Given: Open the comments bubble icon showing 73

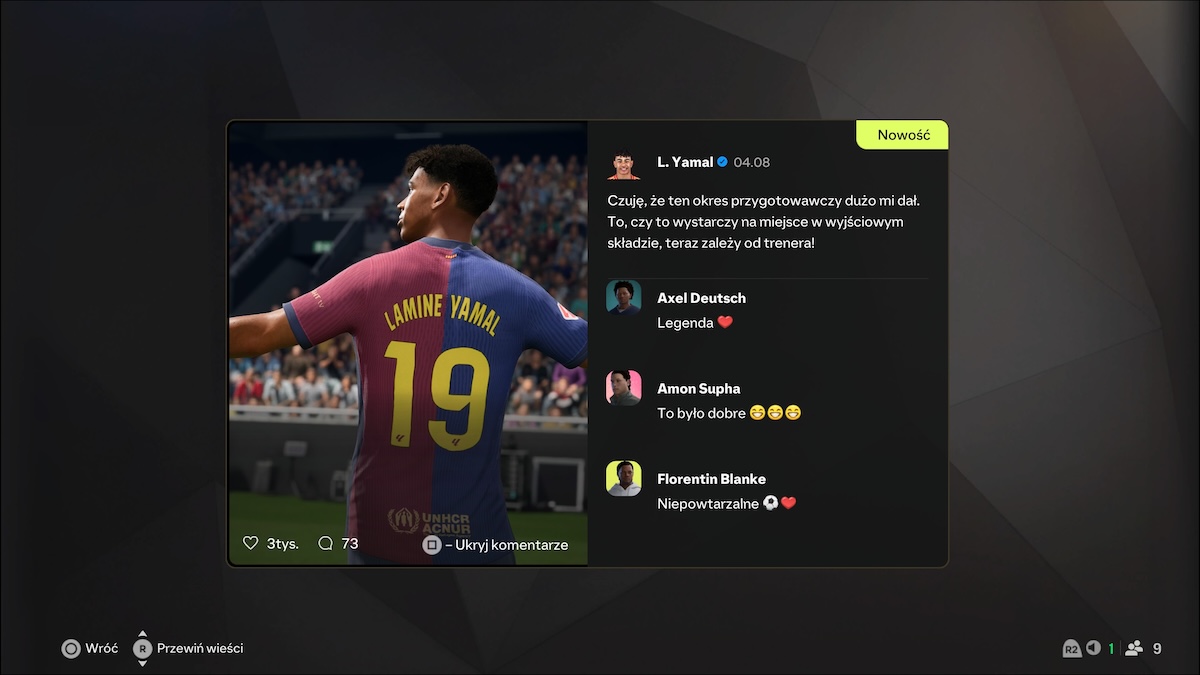Looking at the screenshot, I should [x=325, y=544].
